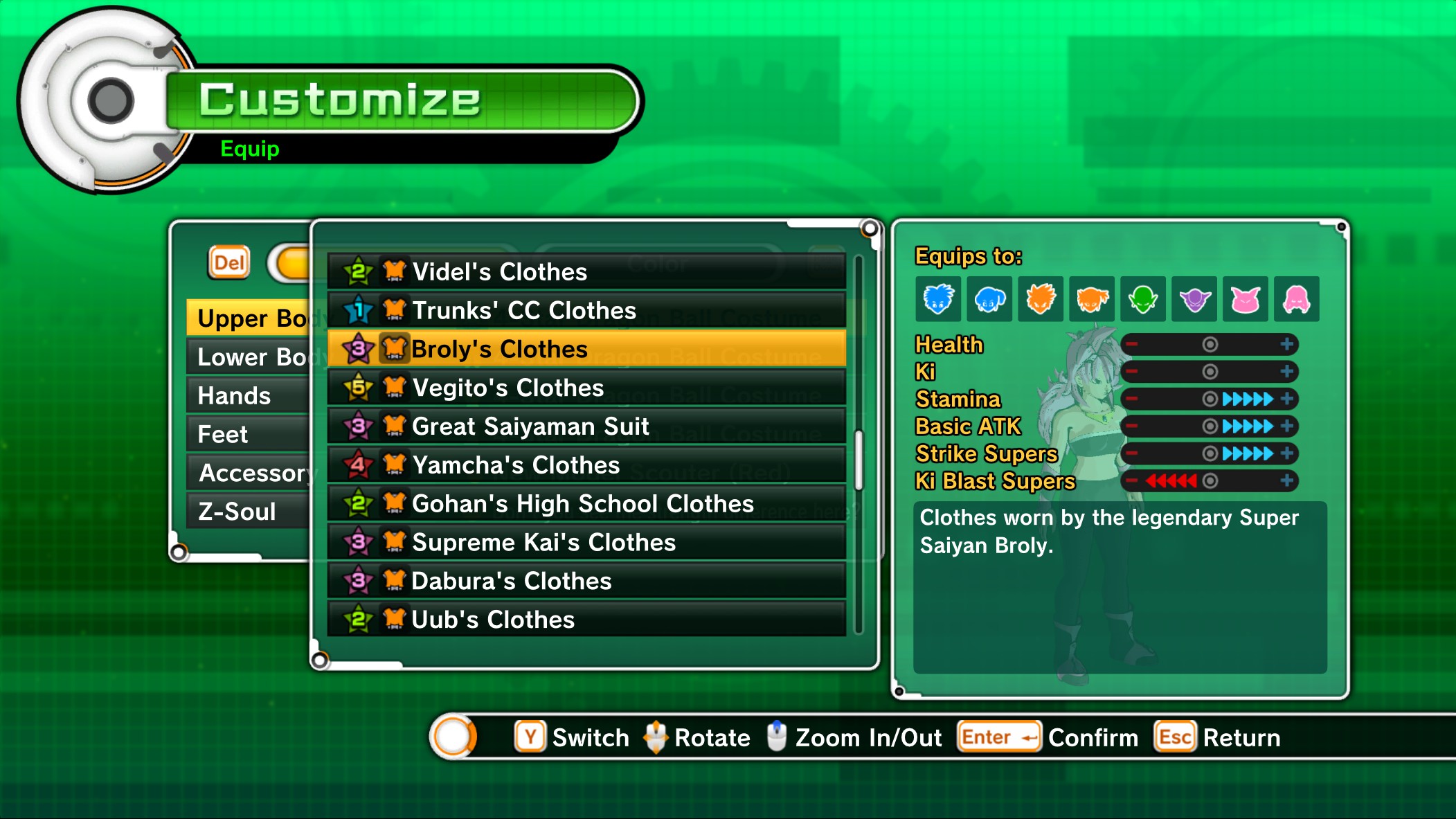The height and width of the screenshot is (819, 1456).
Task: Select the Frieza race icon
Action: pos(1194,300)
